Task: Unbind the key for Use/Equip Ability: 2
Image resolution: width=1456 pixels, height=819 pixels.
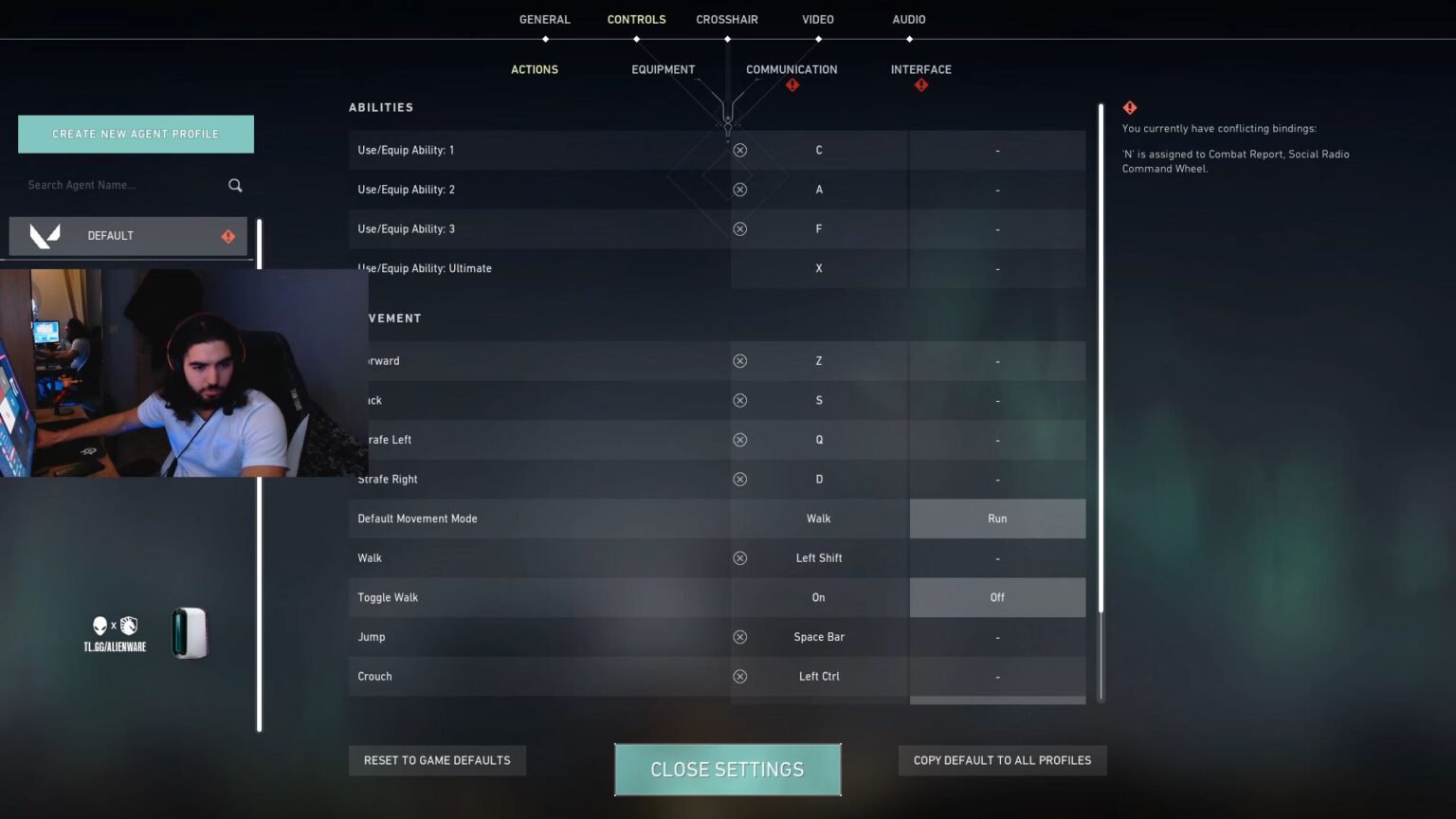Action: tap(740, 189)
